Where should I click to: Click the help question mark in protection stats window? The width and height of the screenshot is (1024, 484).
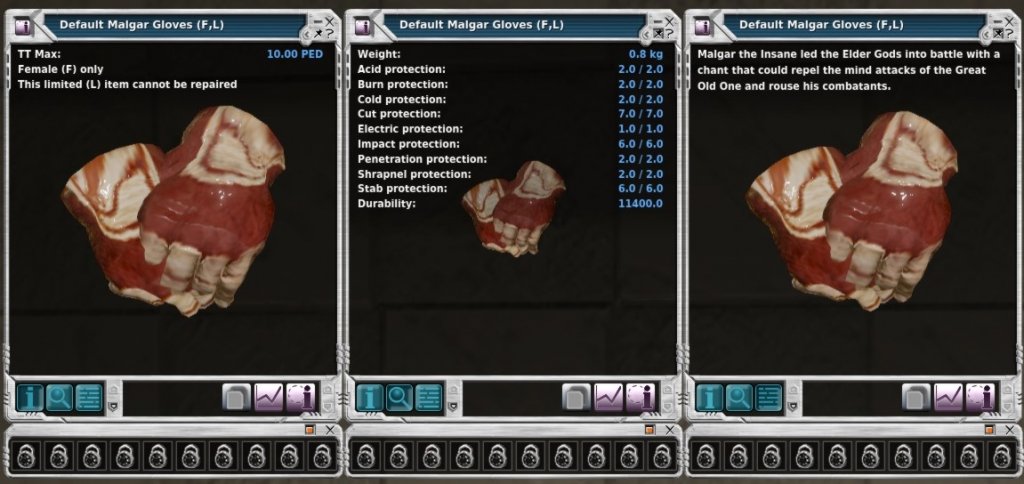(x=671, y=34)
